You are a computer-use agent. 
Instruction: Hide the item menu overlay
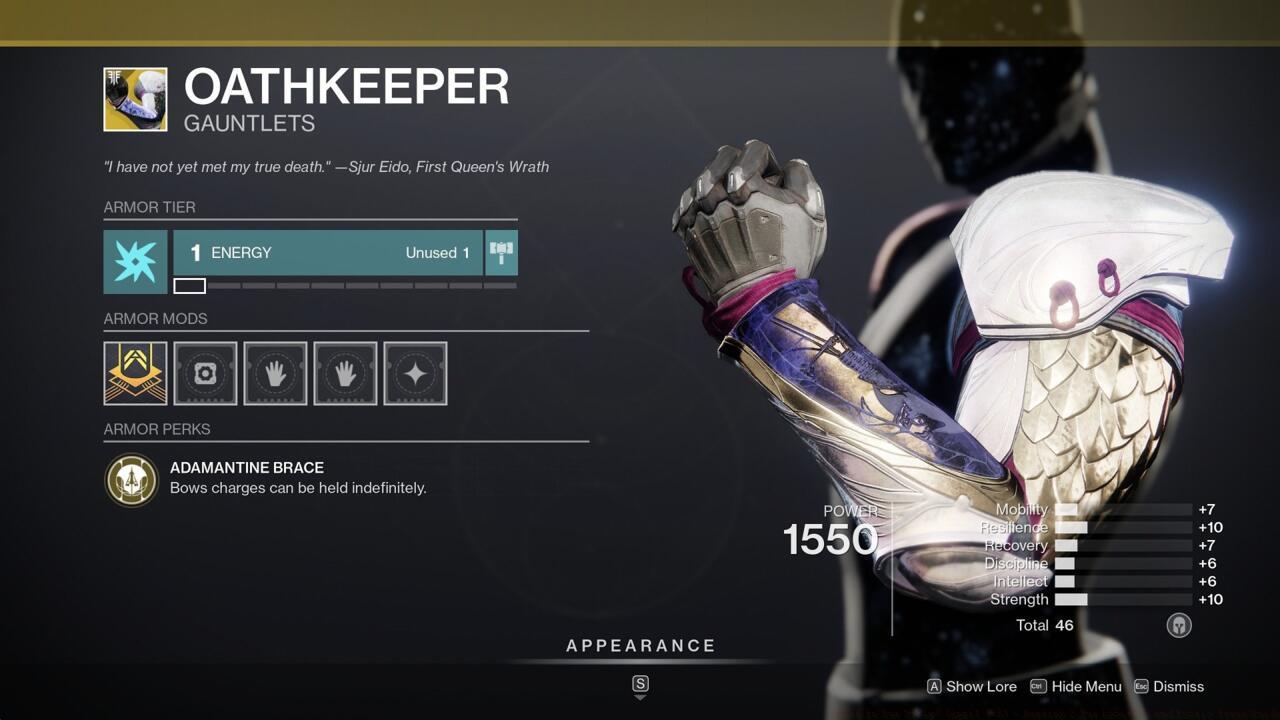[1087, 687]
